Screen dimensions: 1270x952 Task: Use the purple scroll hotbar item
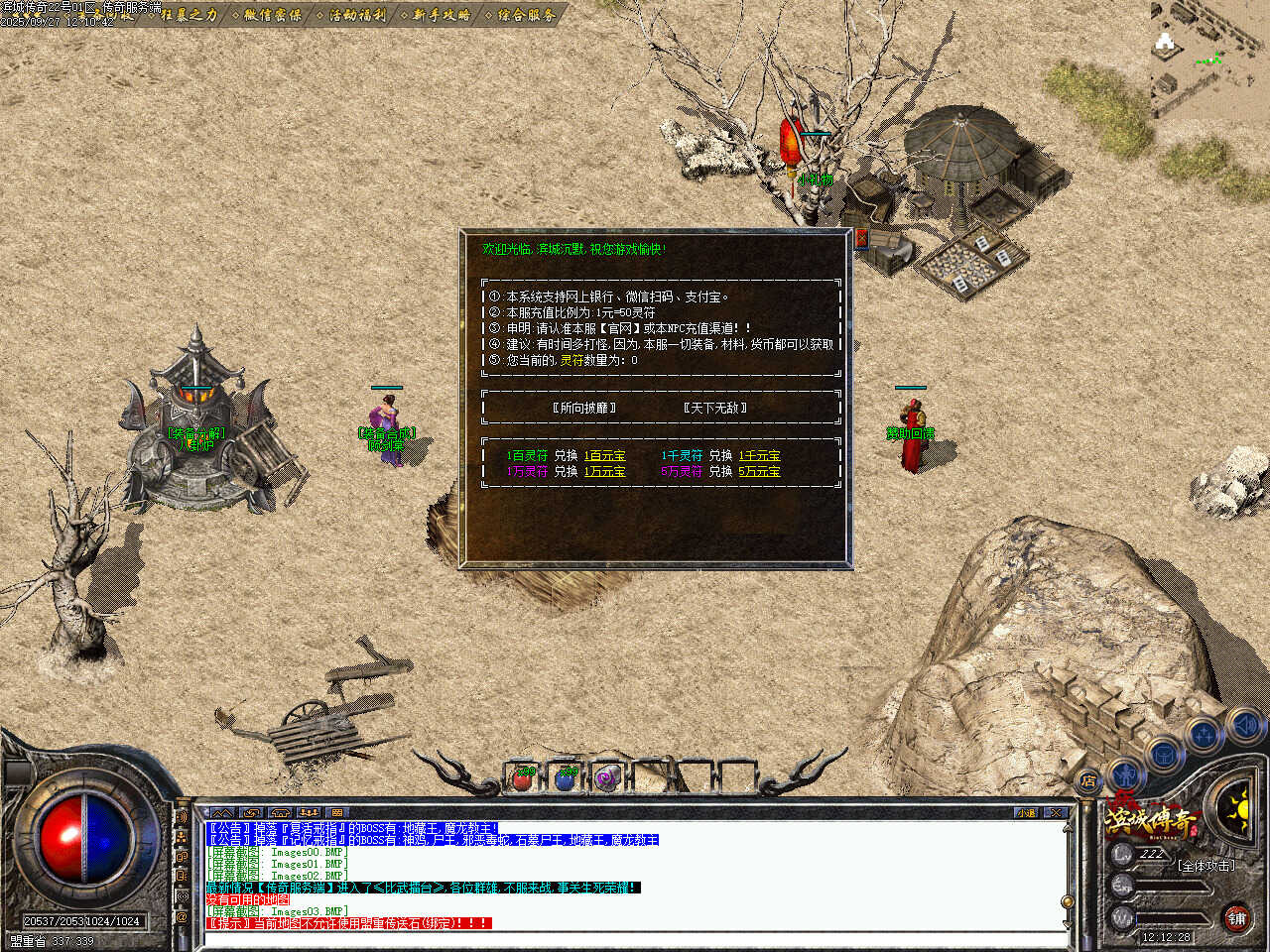point(606,778)
